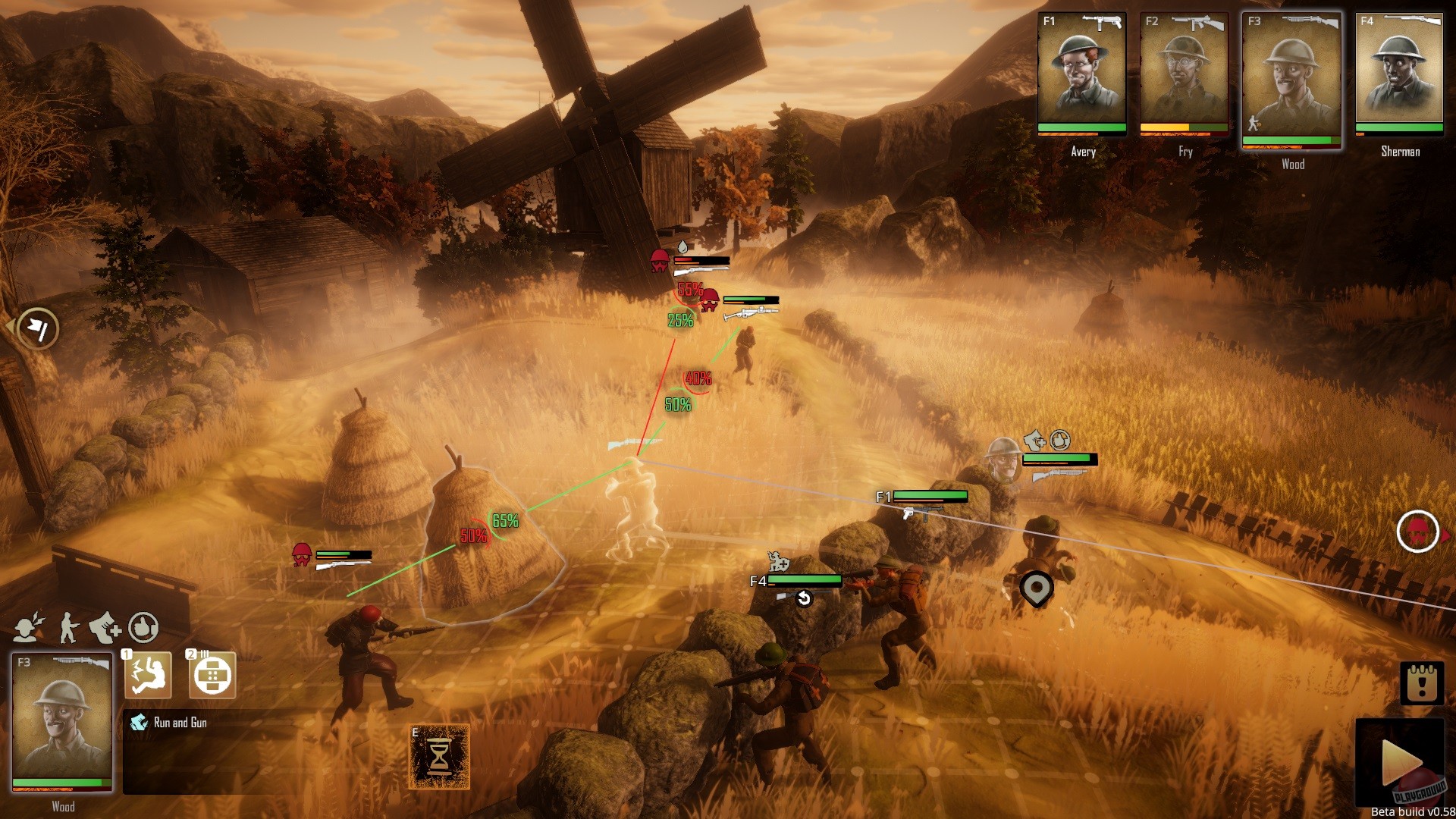The image size is (1456, 819).
Task: Click the off-screen enemy indicator circle
Action: click(1417, 532)
